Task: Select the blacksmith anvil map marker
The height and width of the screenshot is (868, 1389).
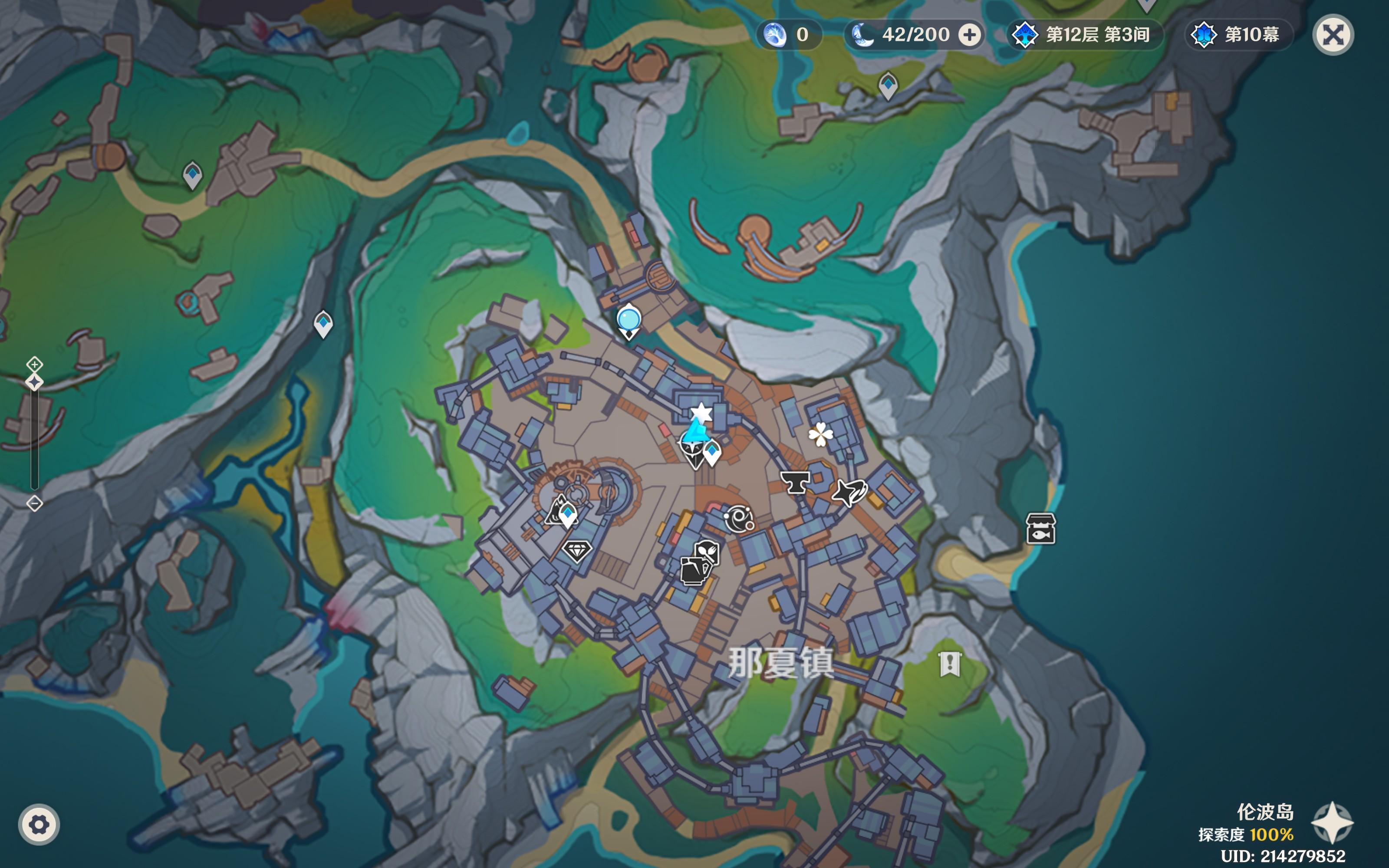Action: (795, 481)
